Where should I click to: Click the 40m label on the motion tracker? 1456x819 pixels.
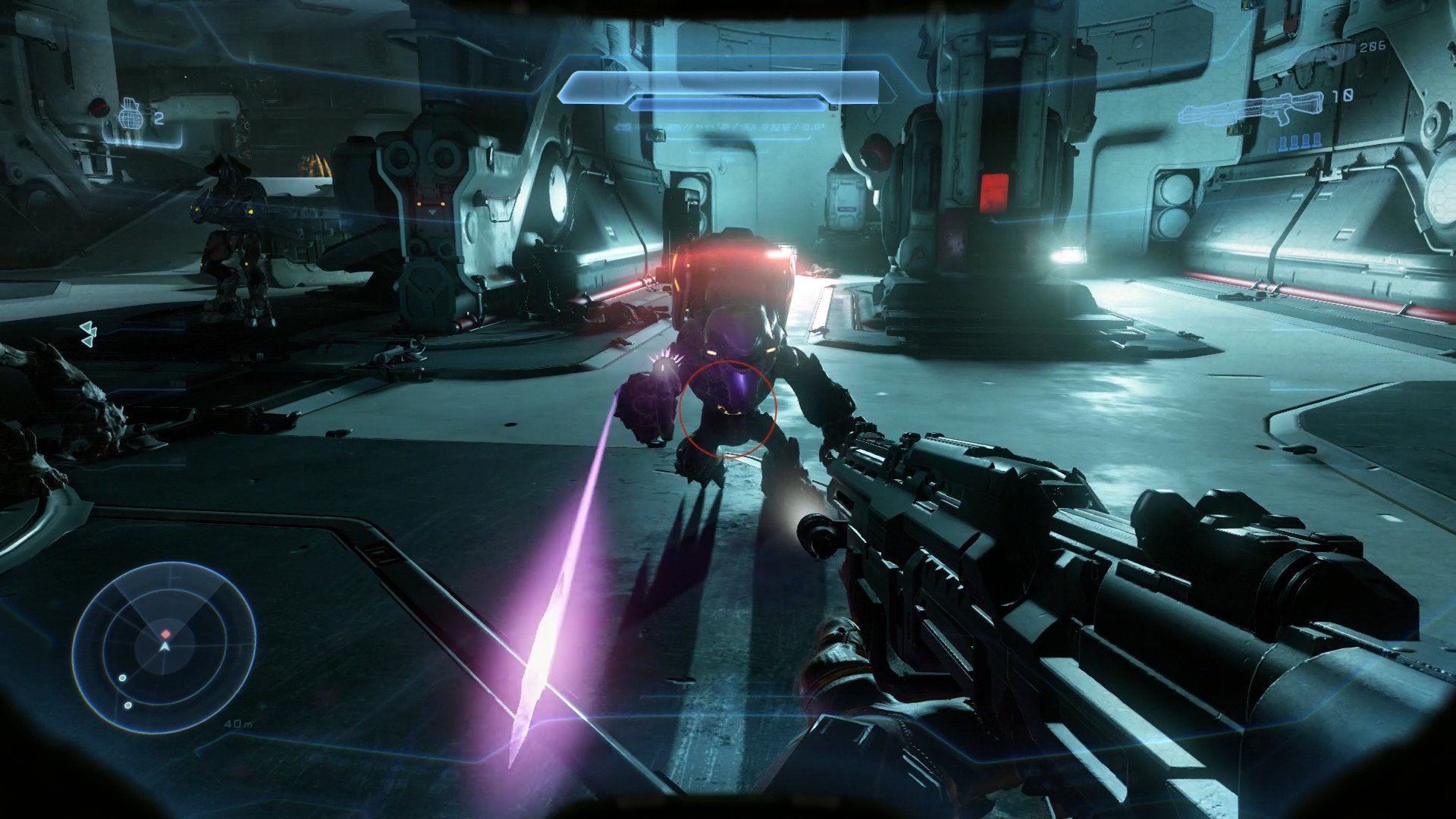pyautogui.click(x=239, y=724)
